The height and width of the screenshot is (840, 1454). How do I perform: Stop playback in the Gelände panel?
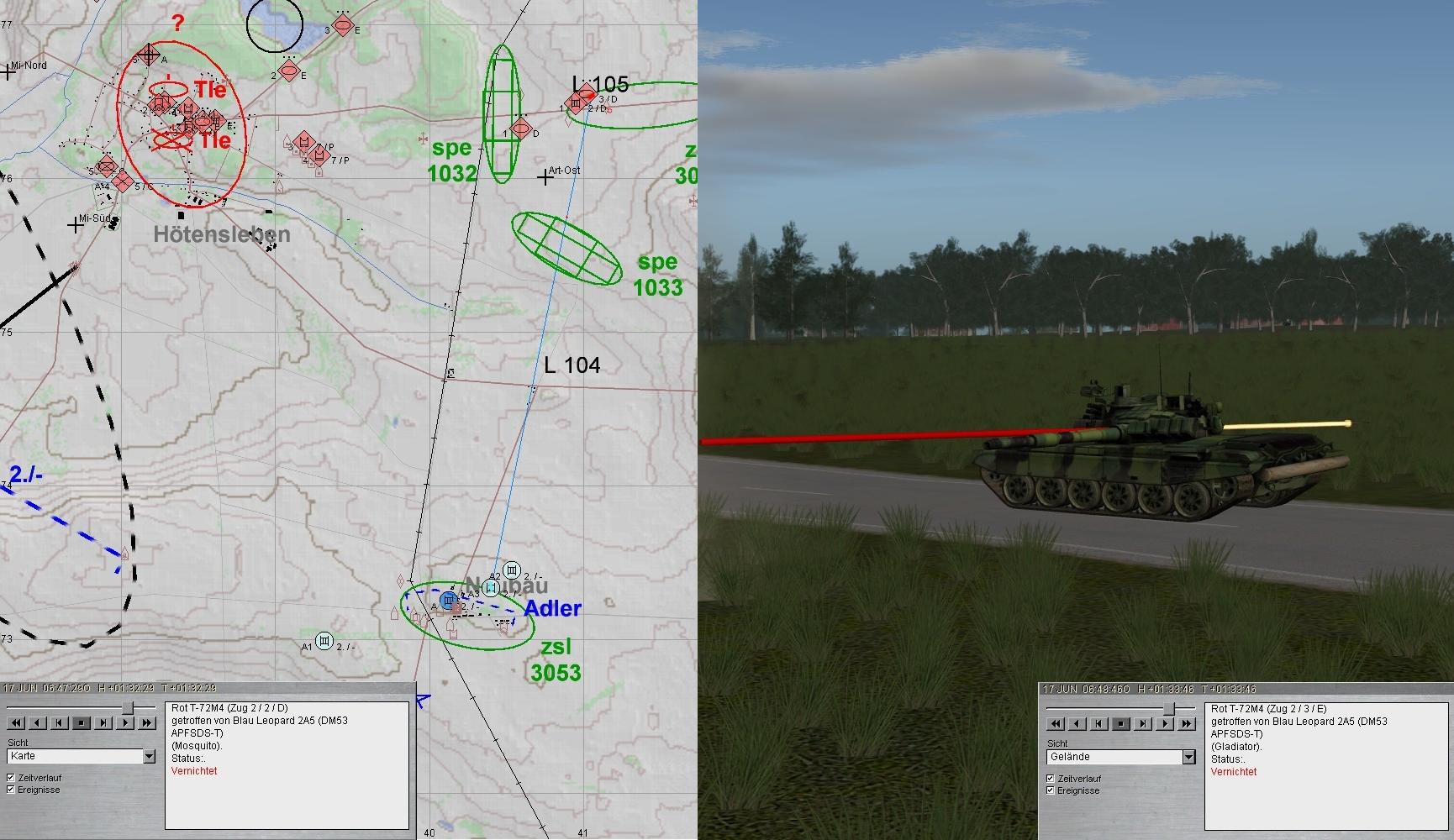(1122, 723)
